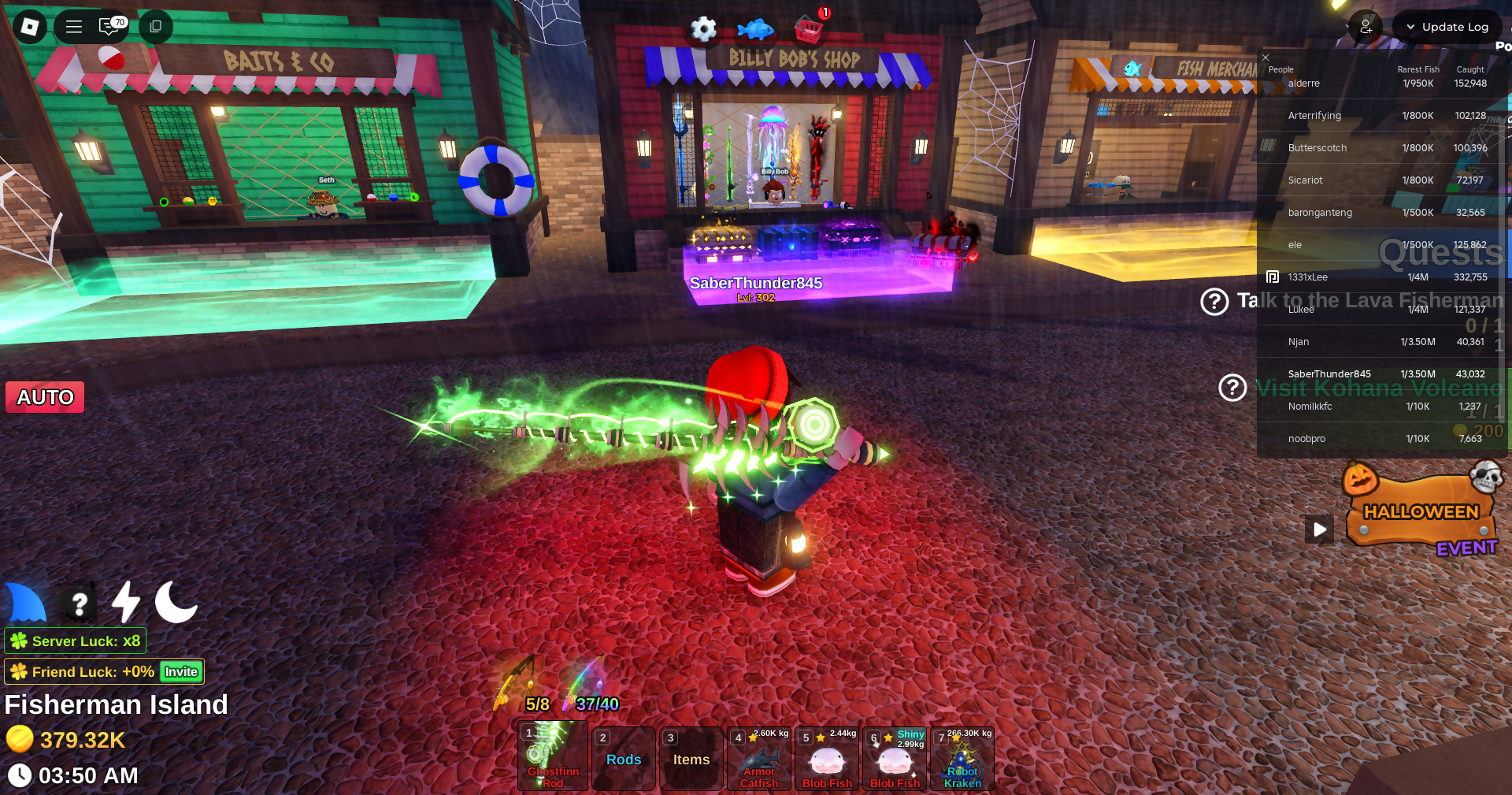This screenshot has width=1512, height=795.
Task: Select alderre in the player list
Action: tap(1304, 84)
